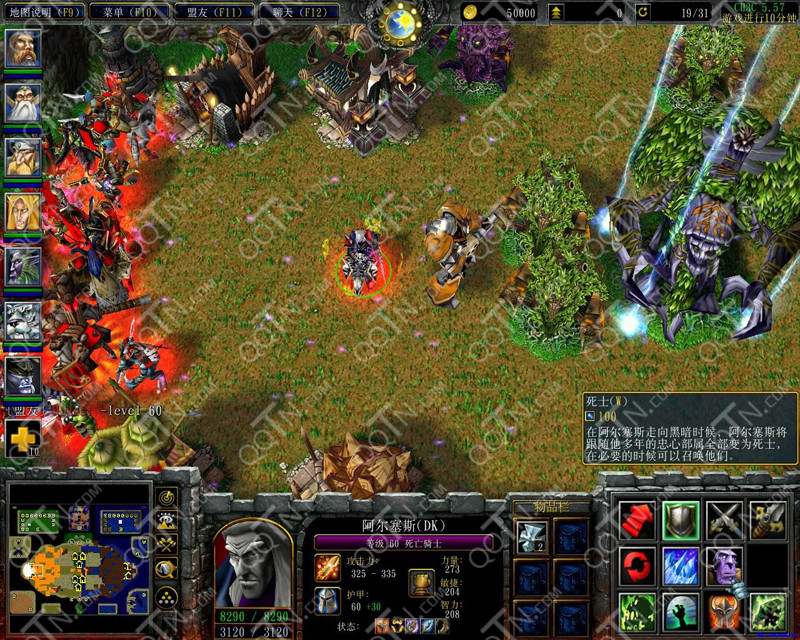
Task: Click the crossed swords attack command
Action: point(725,519)
